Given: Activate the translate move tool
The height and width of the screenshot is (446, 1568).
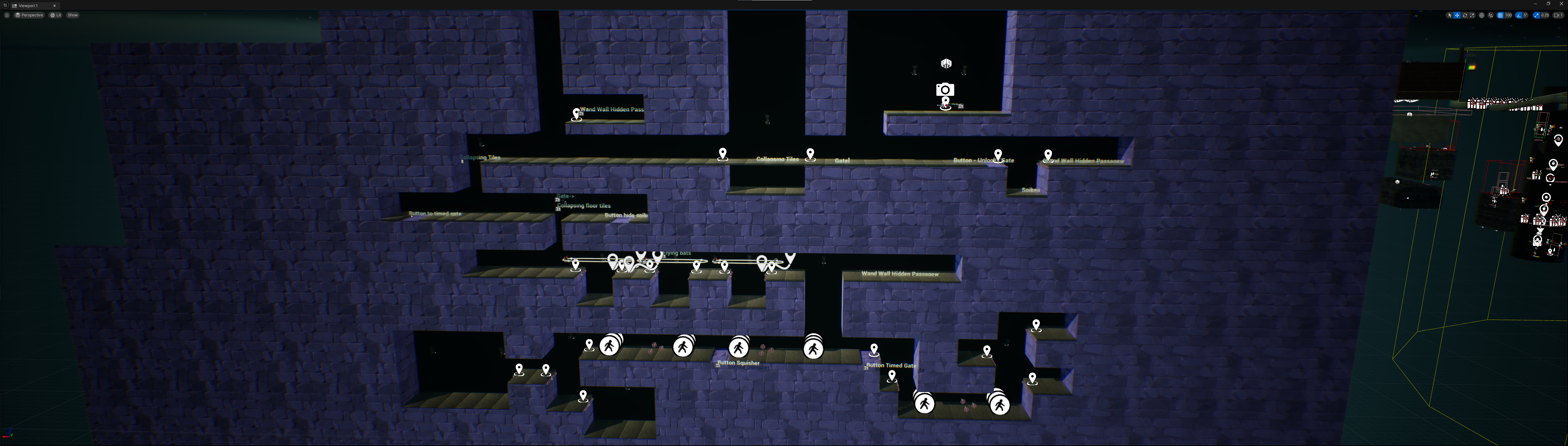Looking at the screenshot, I should [x=1457, y=15].
